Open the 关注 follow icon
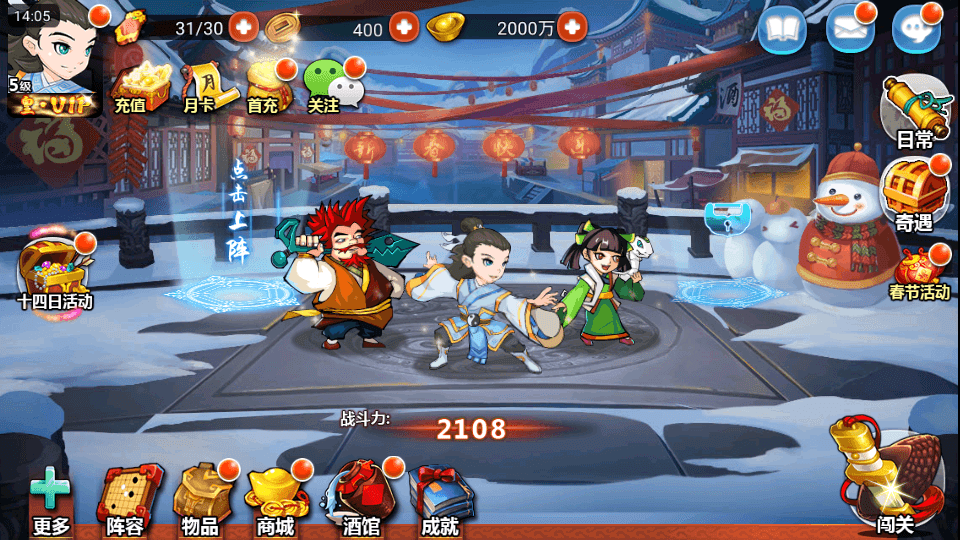Viewport: 960px width, 540px height. point(327,86)
